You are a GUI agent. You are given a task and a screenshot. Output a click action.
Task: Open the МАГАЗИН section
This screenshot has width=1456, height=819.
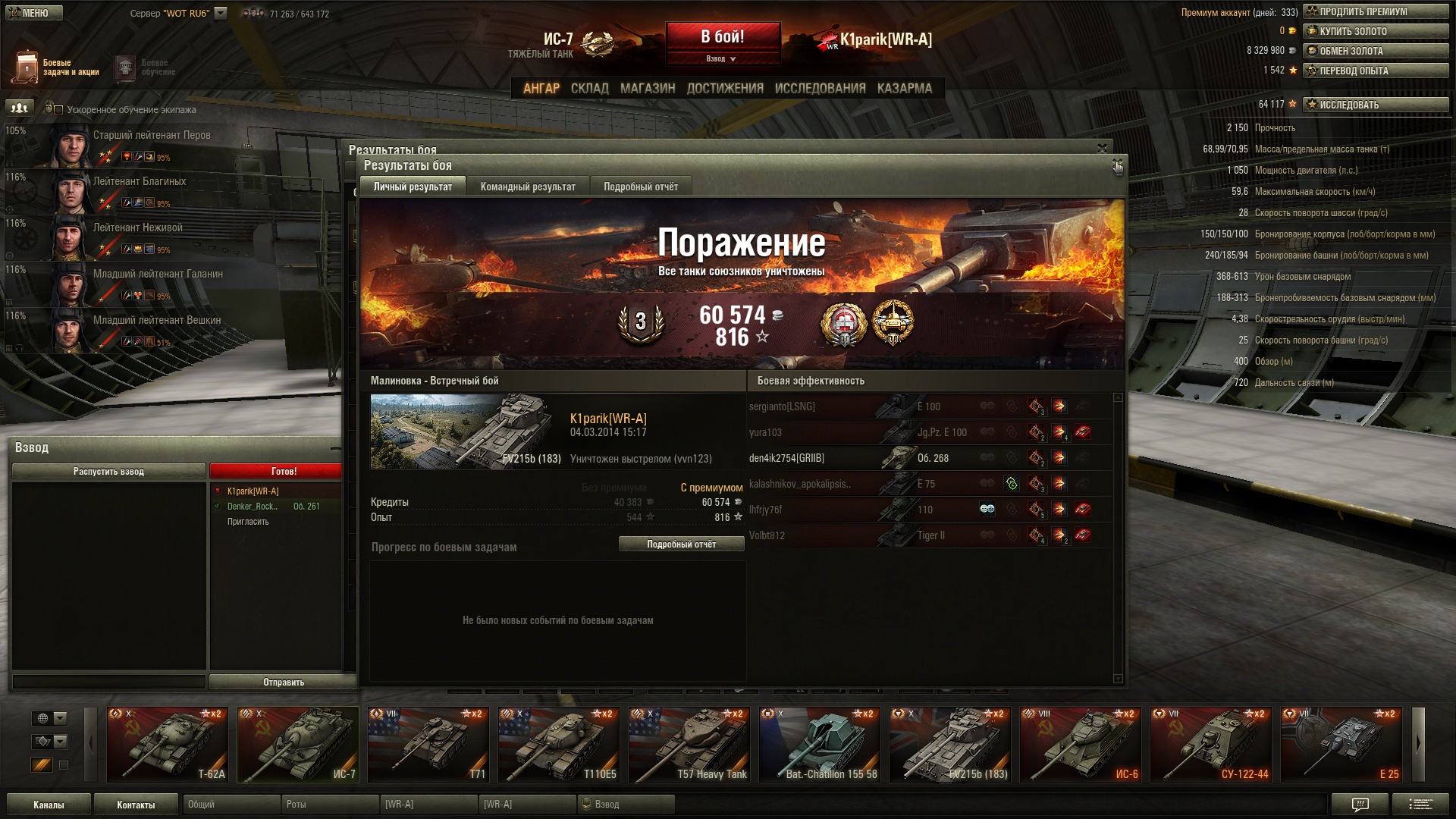pos(648,89)
